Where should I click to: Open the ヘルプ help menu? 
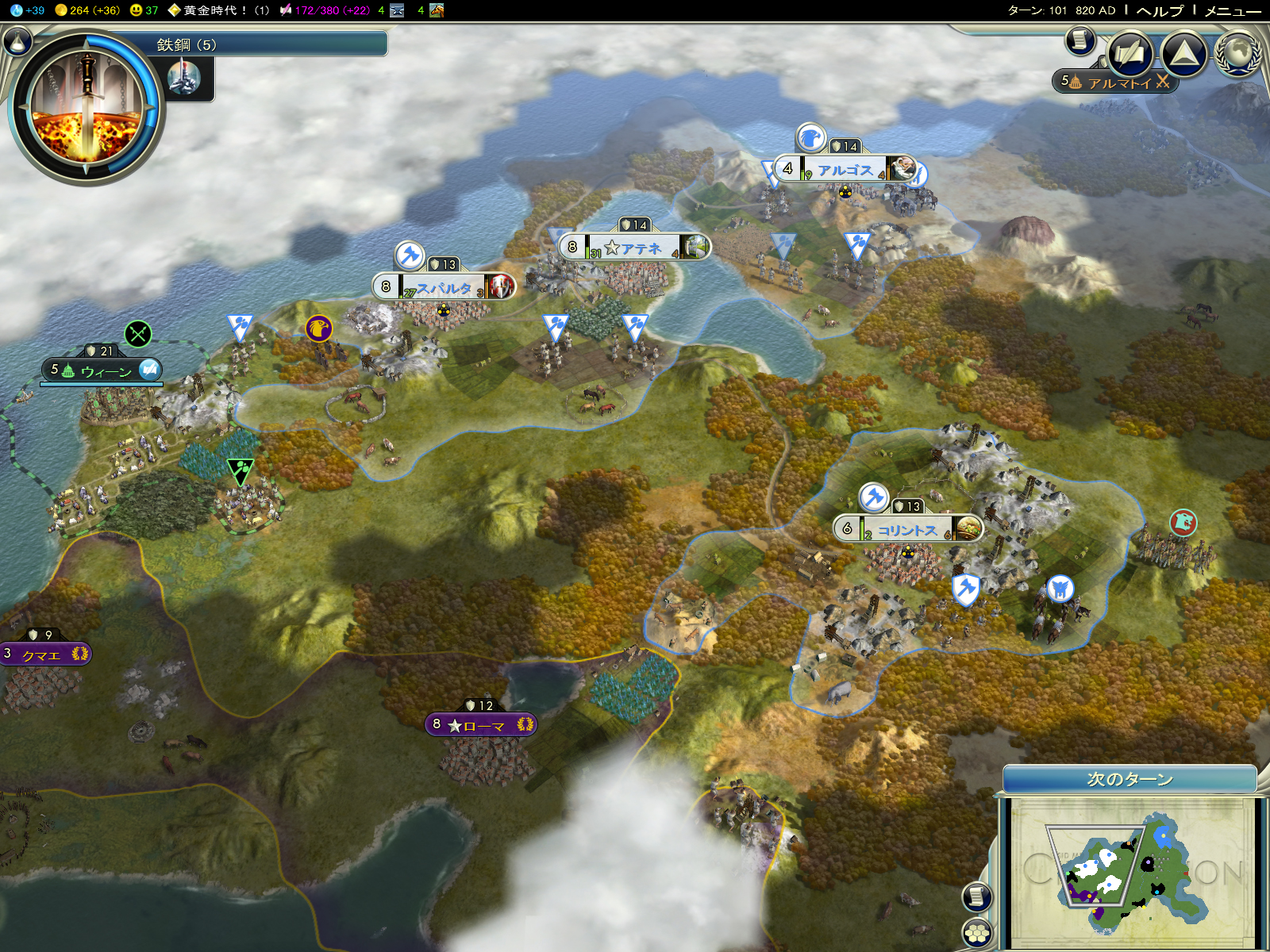pos(1160,10)
